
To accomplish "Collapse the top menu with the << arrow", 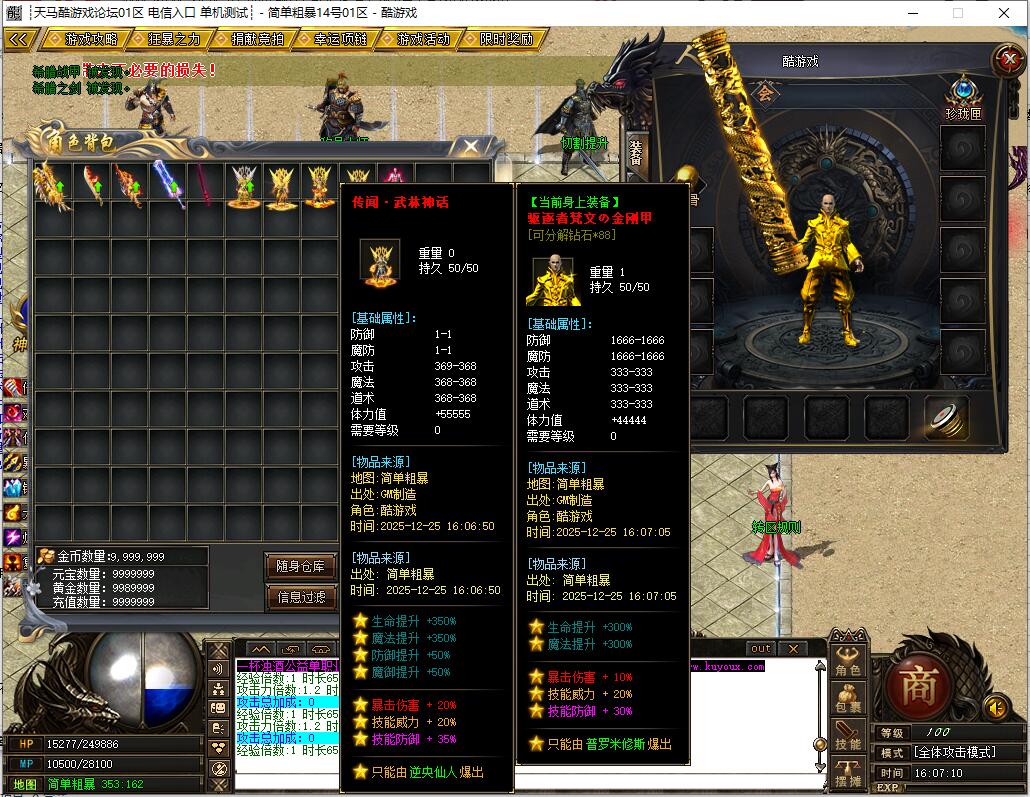I will tap(19, 40).
